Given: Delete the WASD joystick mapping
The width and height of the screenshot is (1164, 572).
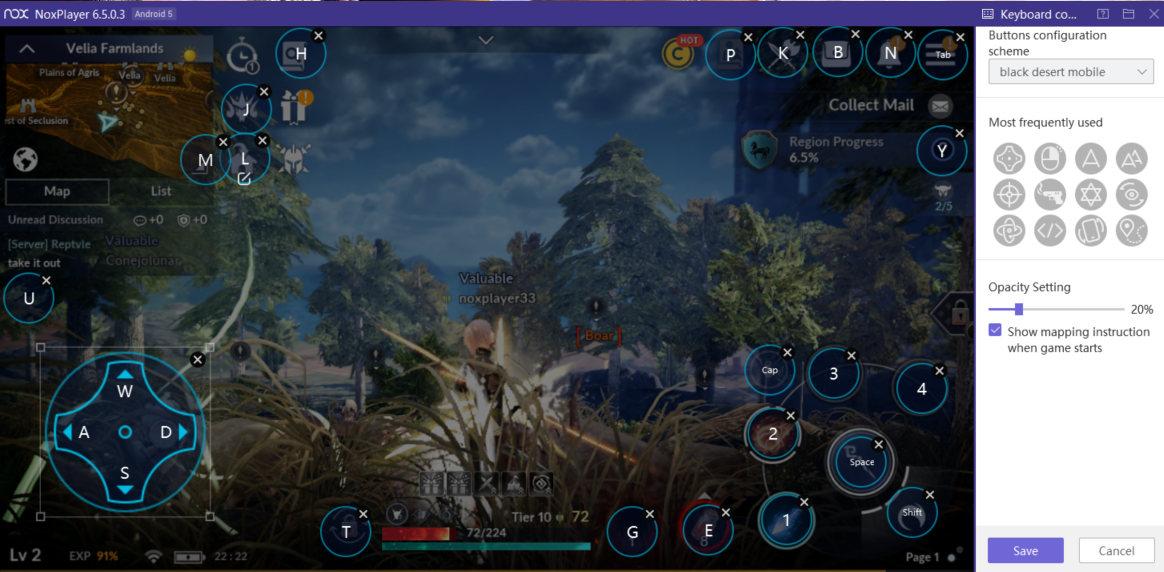Looking at the screenshot, I should [x=197, y=359].
